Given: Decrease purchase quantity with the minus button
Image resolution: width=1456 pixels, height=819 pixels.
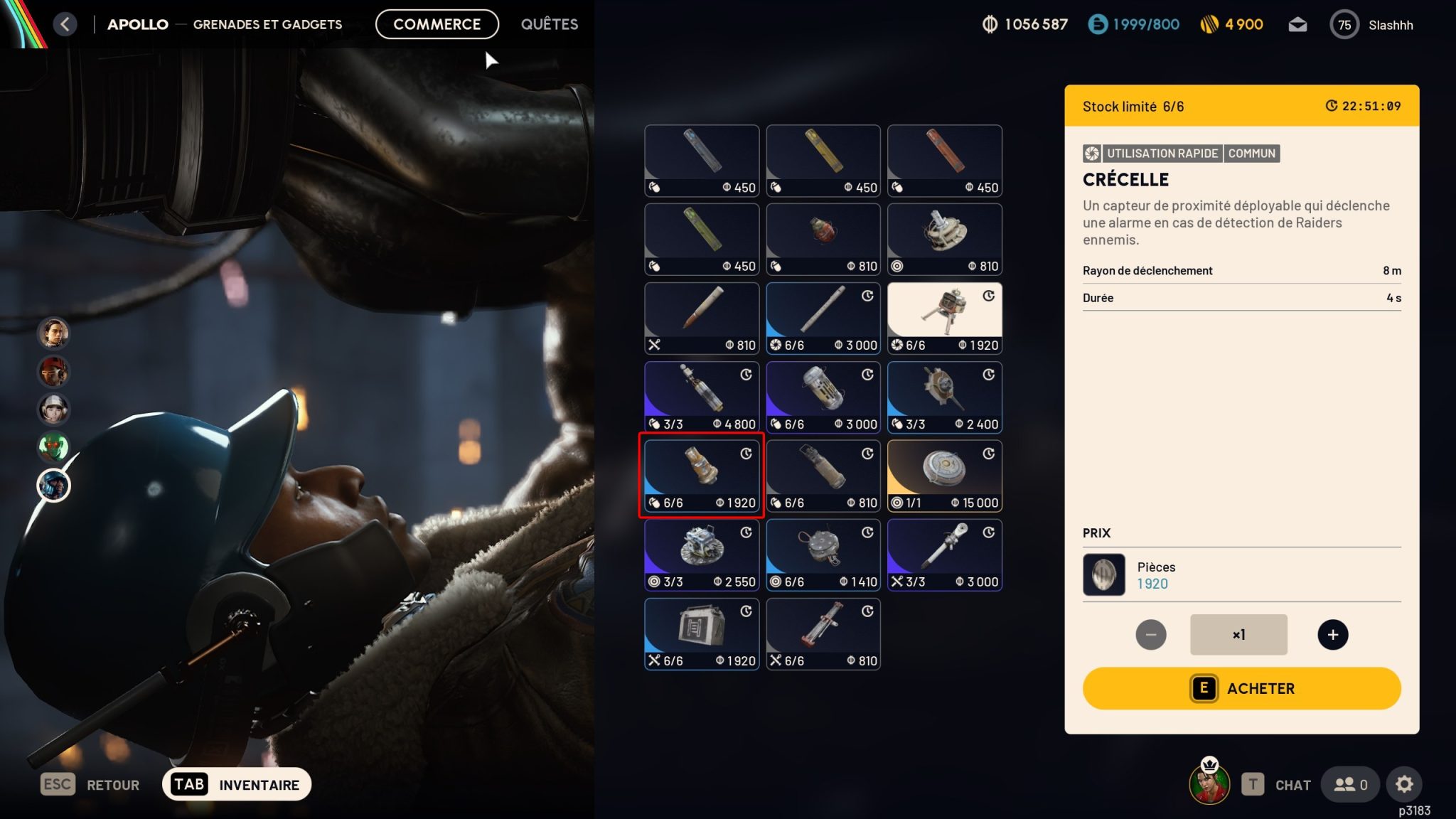Looking at the screenshot, I should tap(1150, 634).
